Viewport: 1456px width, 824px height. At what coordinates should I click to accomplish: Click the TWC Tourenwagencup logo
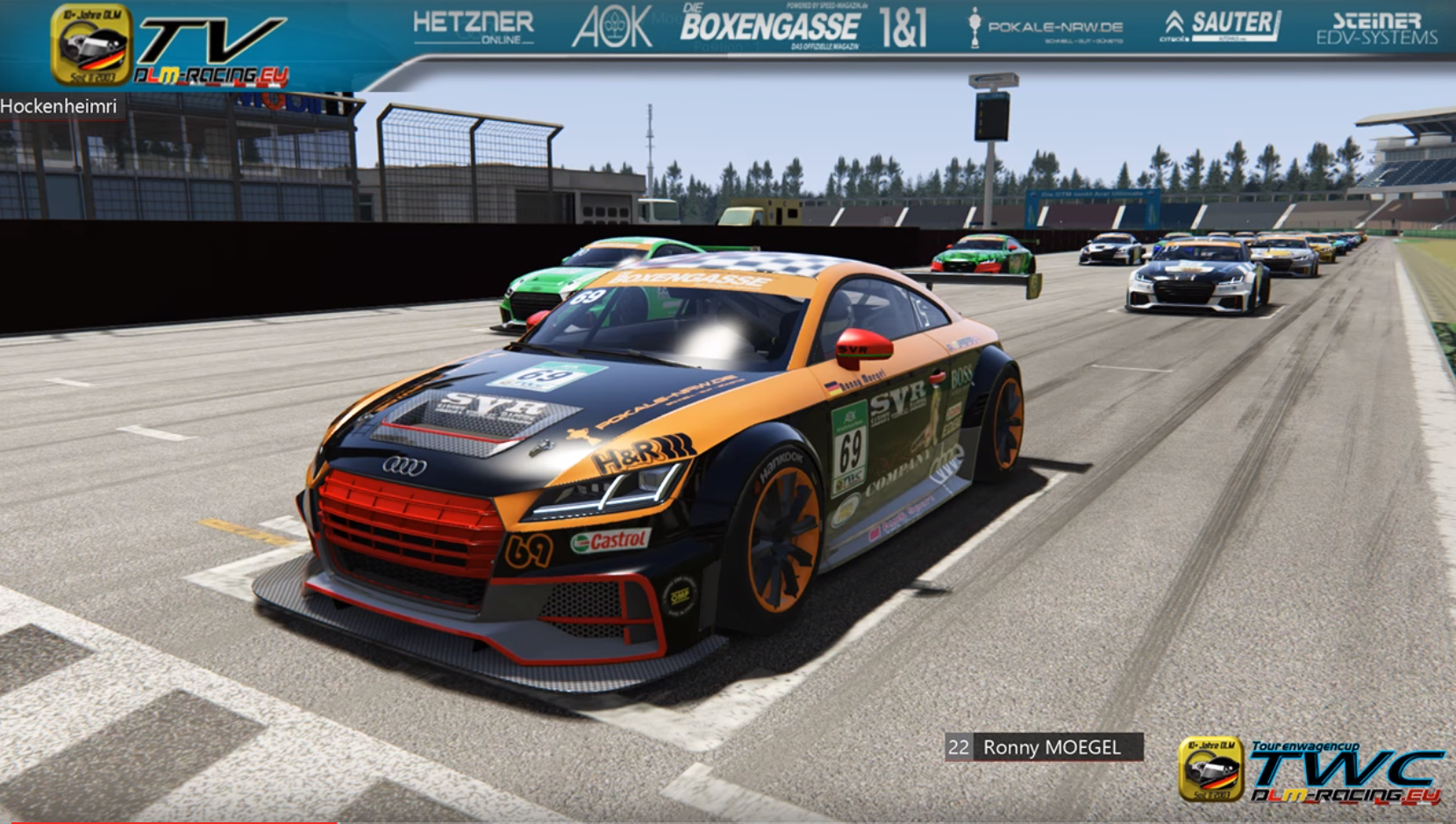pyautogui.click(x=1311, y=770)
